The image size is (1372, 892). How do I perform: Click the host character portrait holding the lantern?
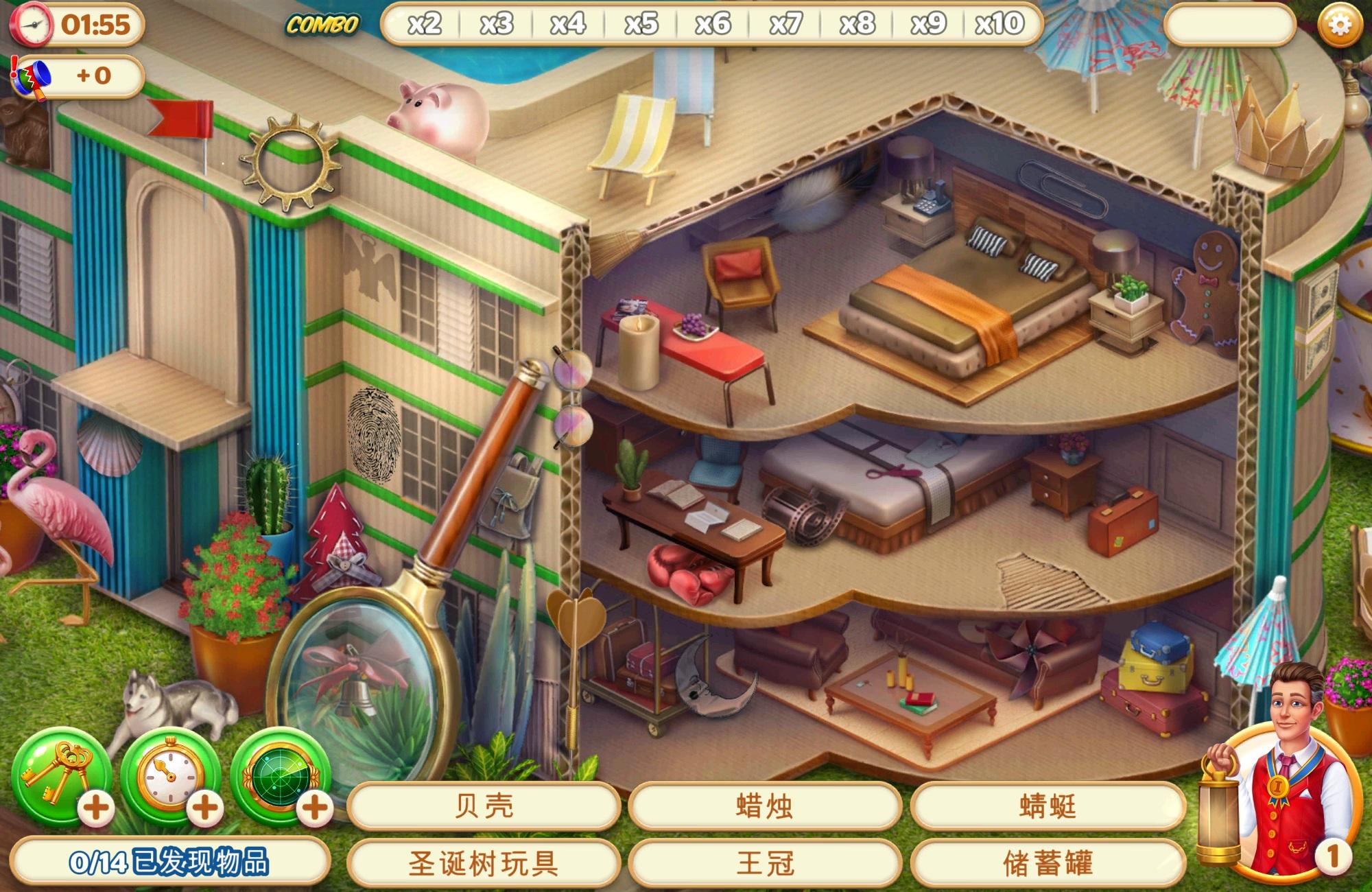pyautogui.click(x=1295, y=758)
